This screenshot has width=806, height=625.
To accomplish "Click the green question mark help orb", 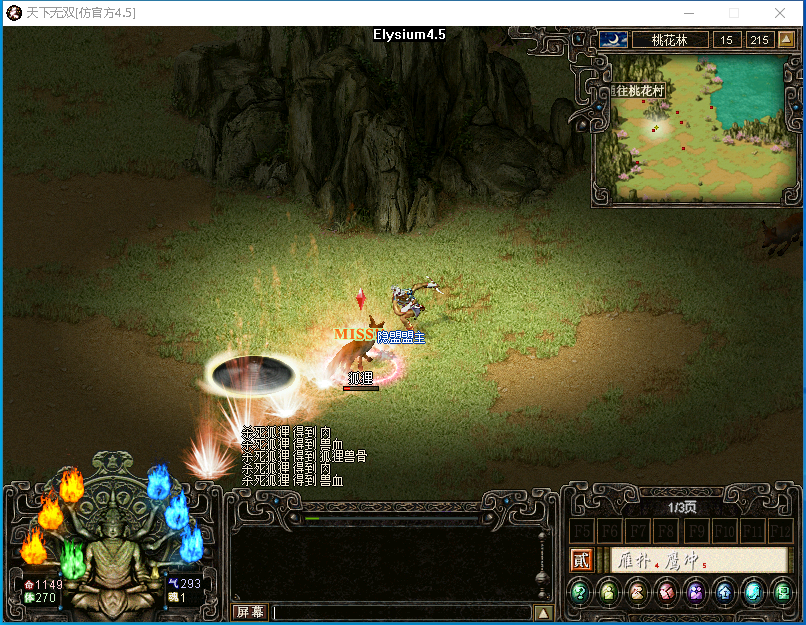I will click(x=579, y=591).
